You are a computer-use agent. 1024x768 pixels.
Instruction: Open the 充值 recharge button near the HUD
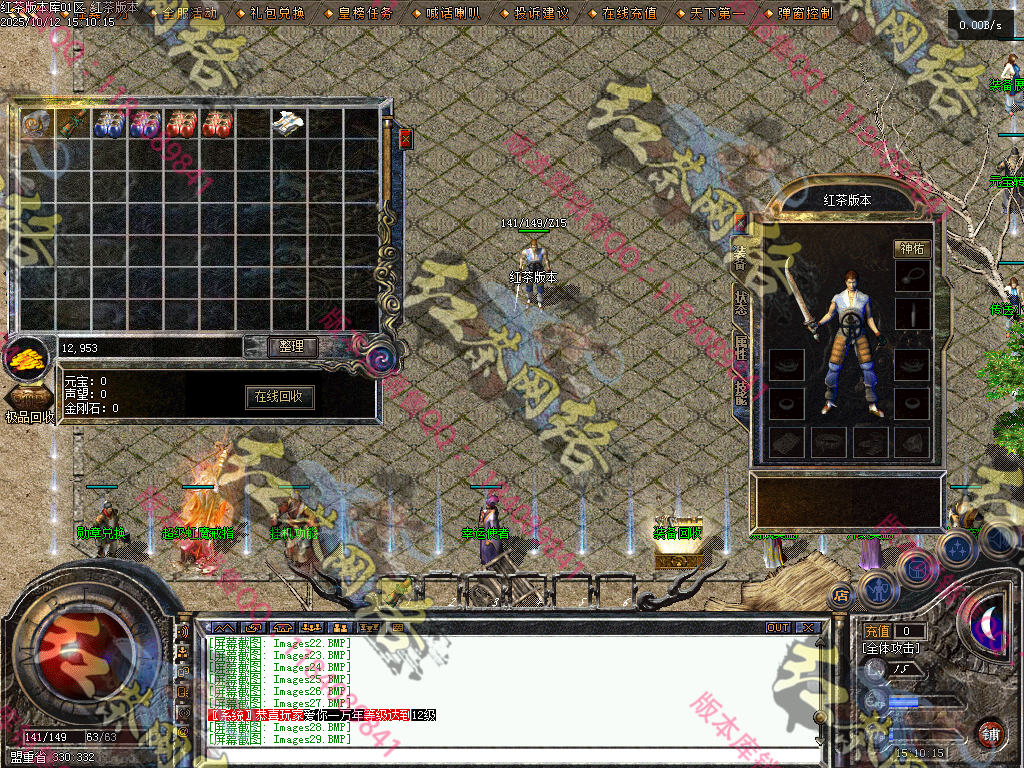pos(877,632)
